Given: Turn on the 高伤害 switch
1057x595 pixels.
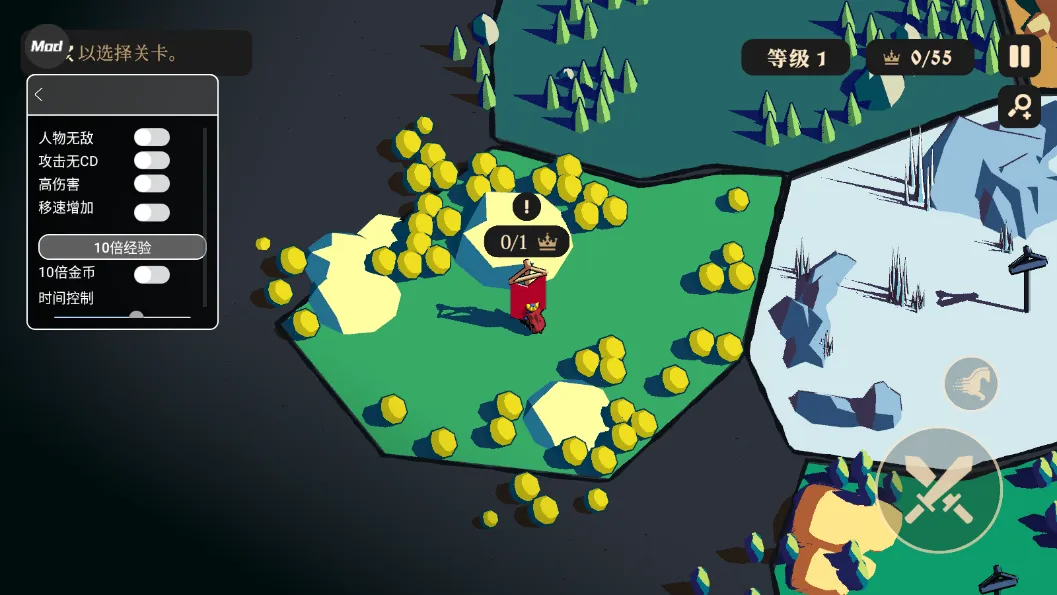Looking at the screenshot, I should [152, 184].
